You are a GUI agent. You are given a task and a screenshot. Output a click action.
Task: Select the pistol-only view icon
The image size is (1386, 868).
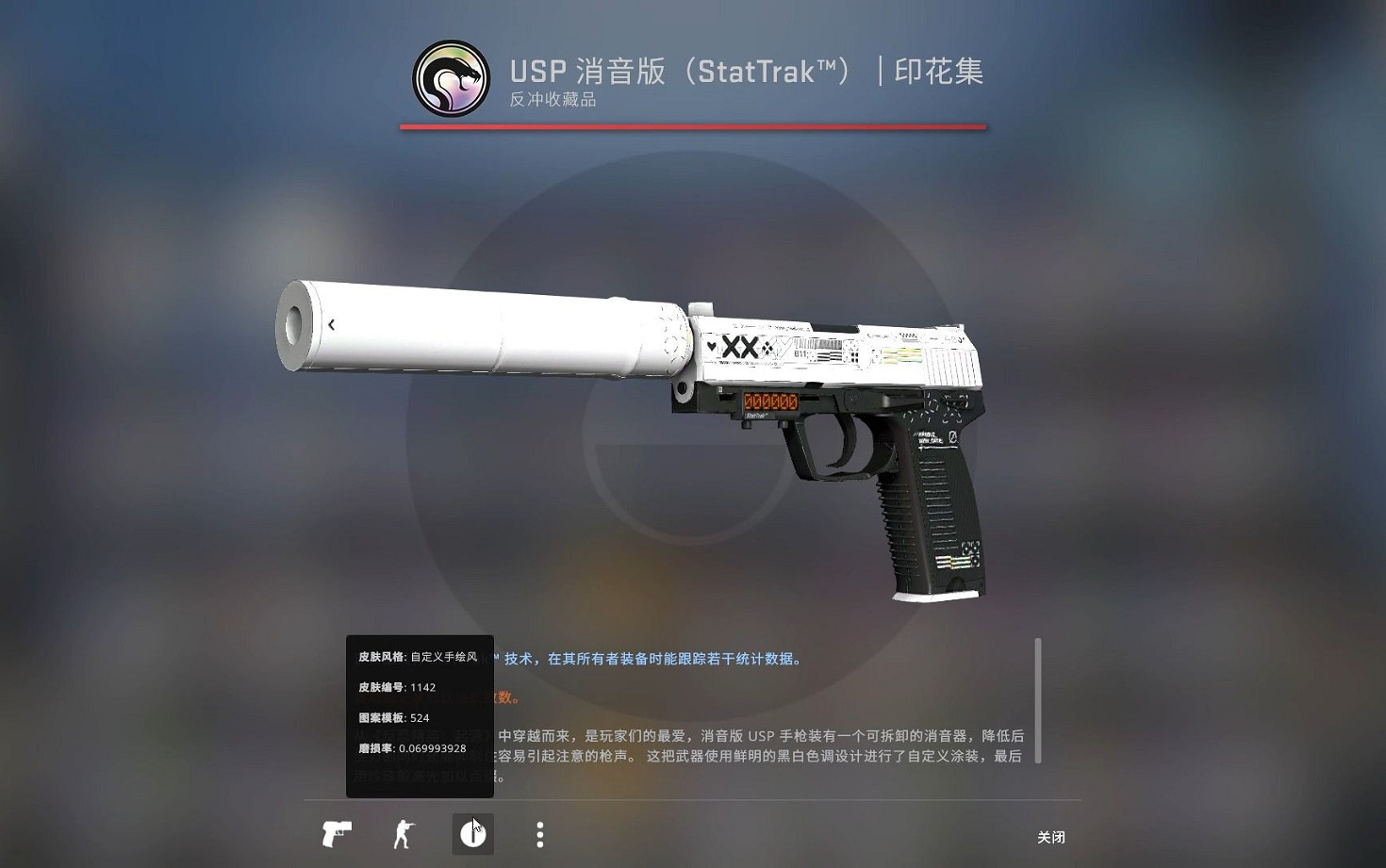point(337,834)
